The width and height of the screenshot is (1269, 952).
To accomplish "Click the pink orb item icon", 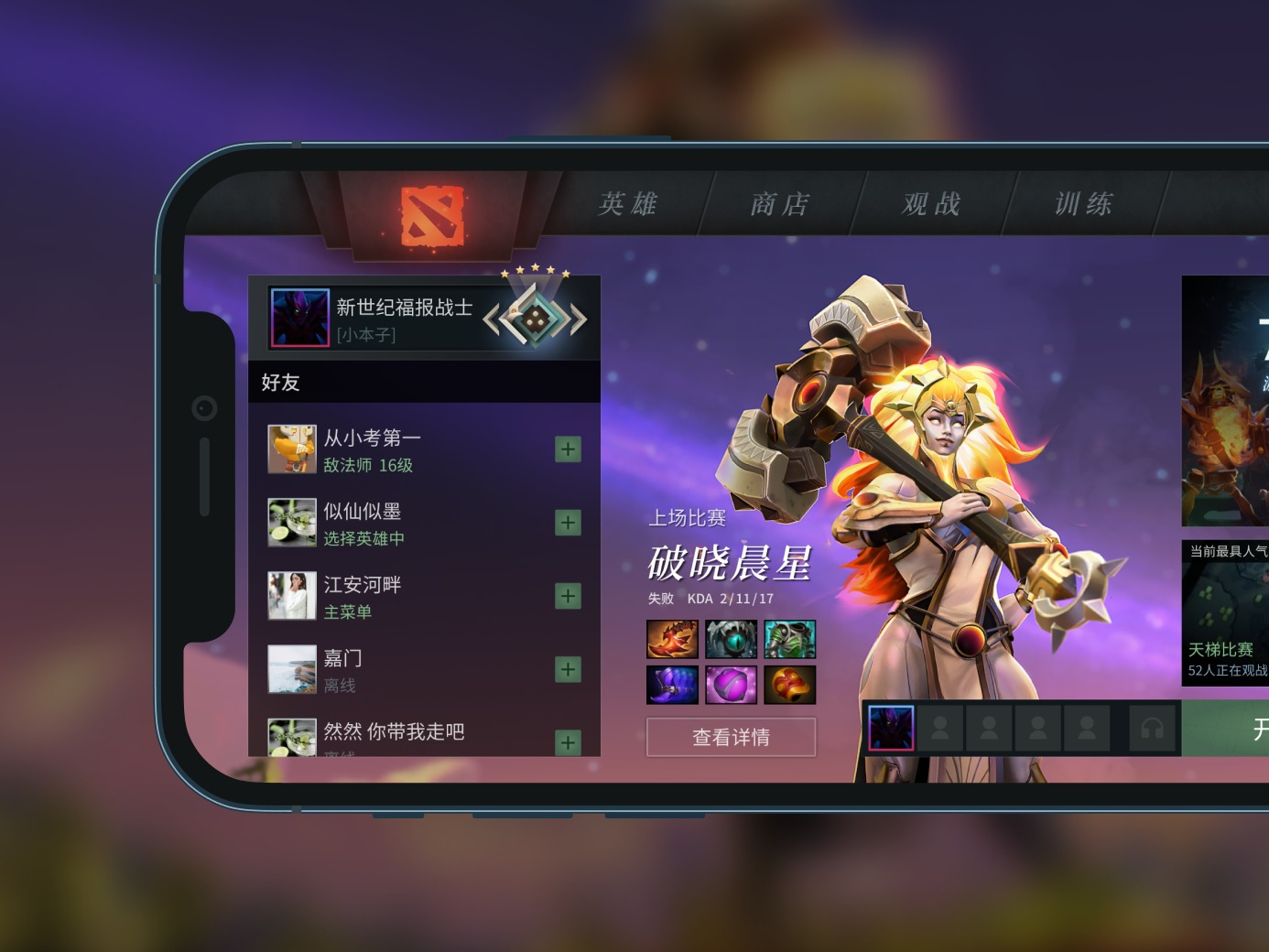I will click(x=732, y=684).
